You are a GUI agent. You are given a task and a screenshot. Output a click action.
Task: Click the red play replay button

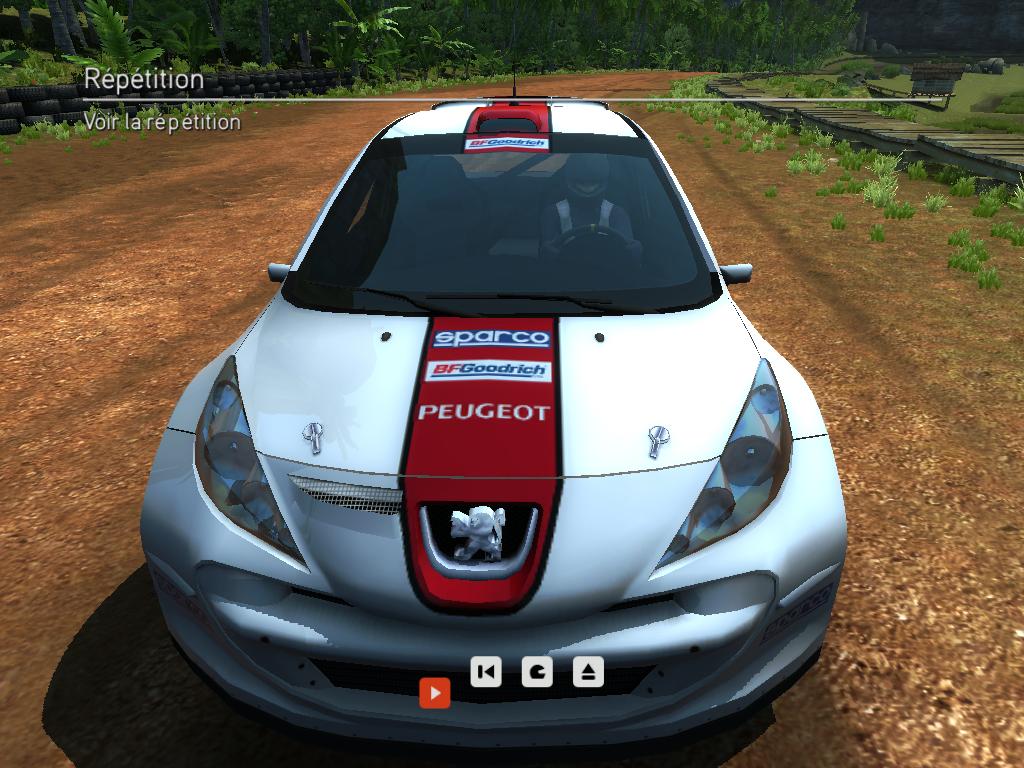(x=435, y=692)
